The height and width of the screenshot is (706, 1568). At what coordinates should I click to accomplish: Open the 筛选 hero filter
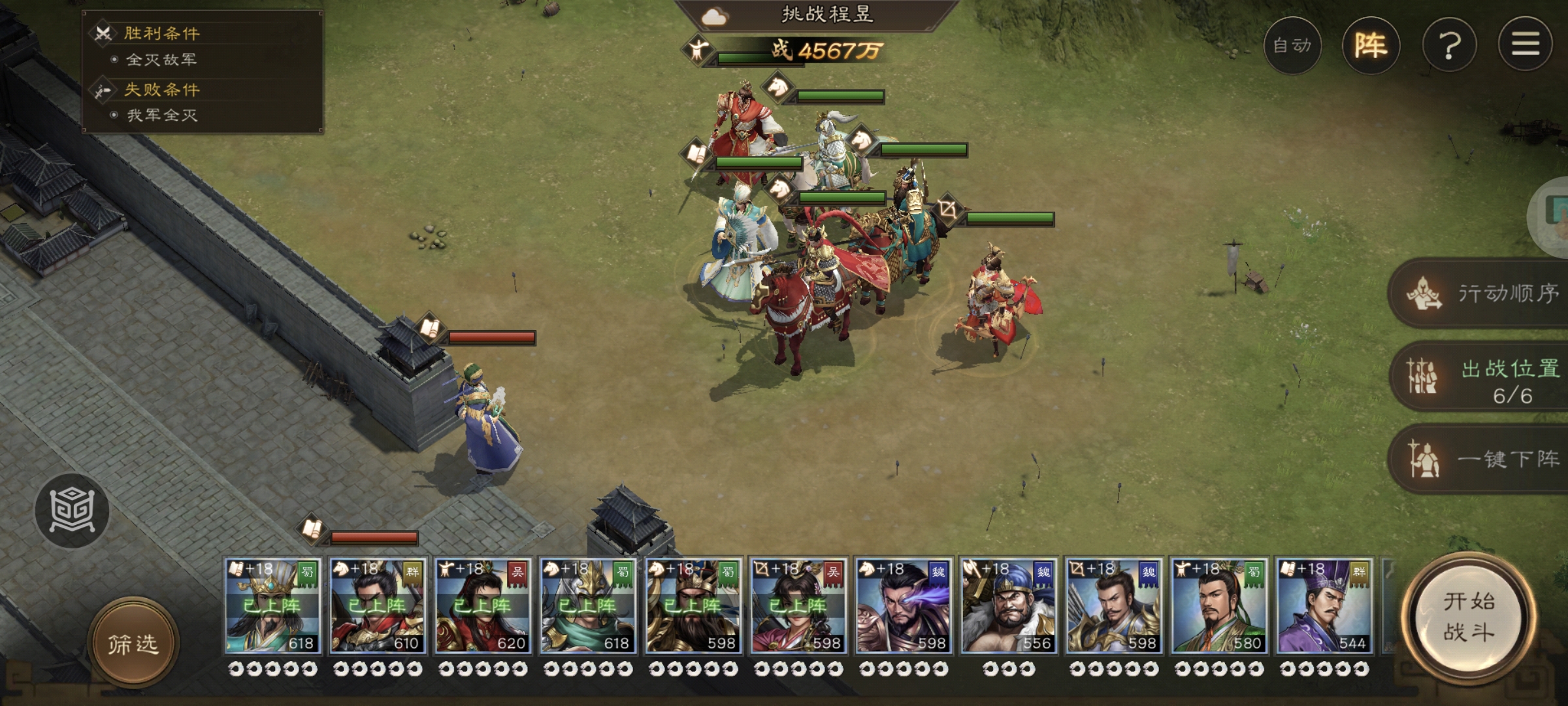(133, 645)
